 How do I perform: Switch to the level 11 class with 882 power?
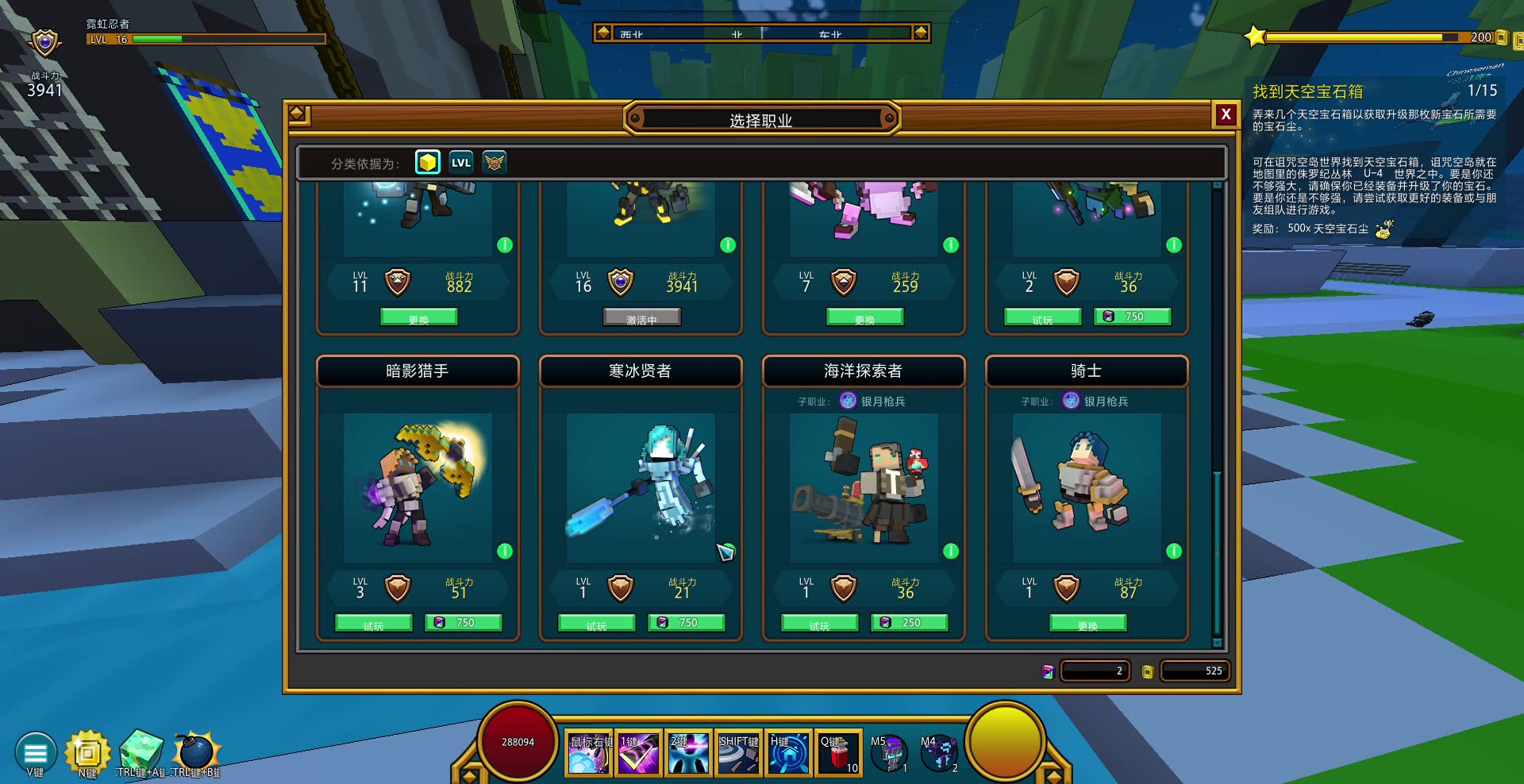pos(418,318)
